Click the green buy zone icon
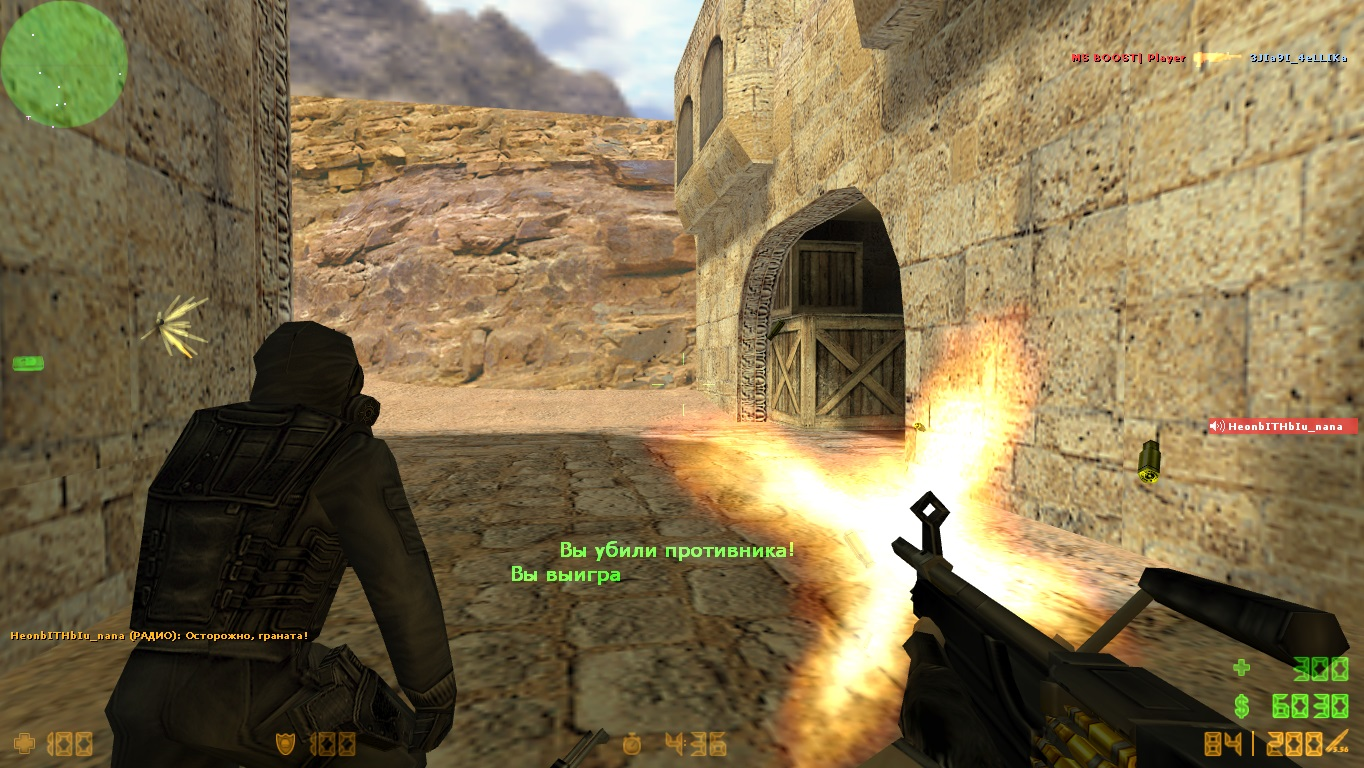 click(x=27, y=362)
